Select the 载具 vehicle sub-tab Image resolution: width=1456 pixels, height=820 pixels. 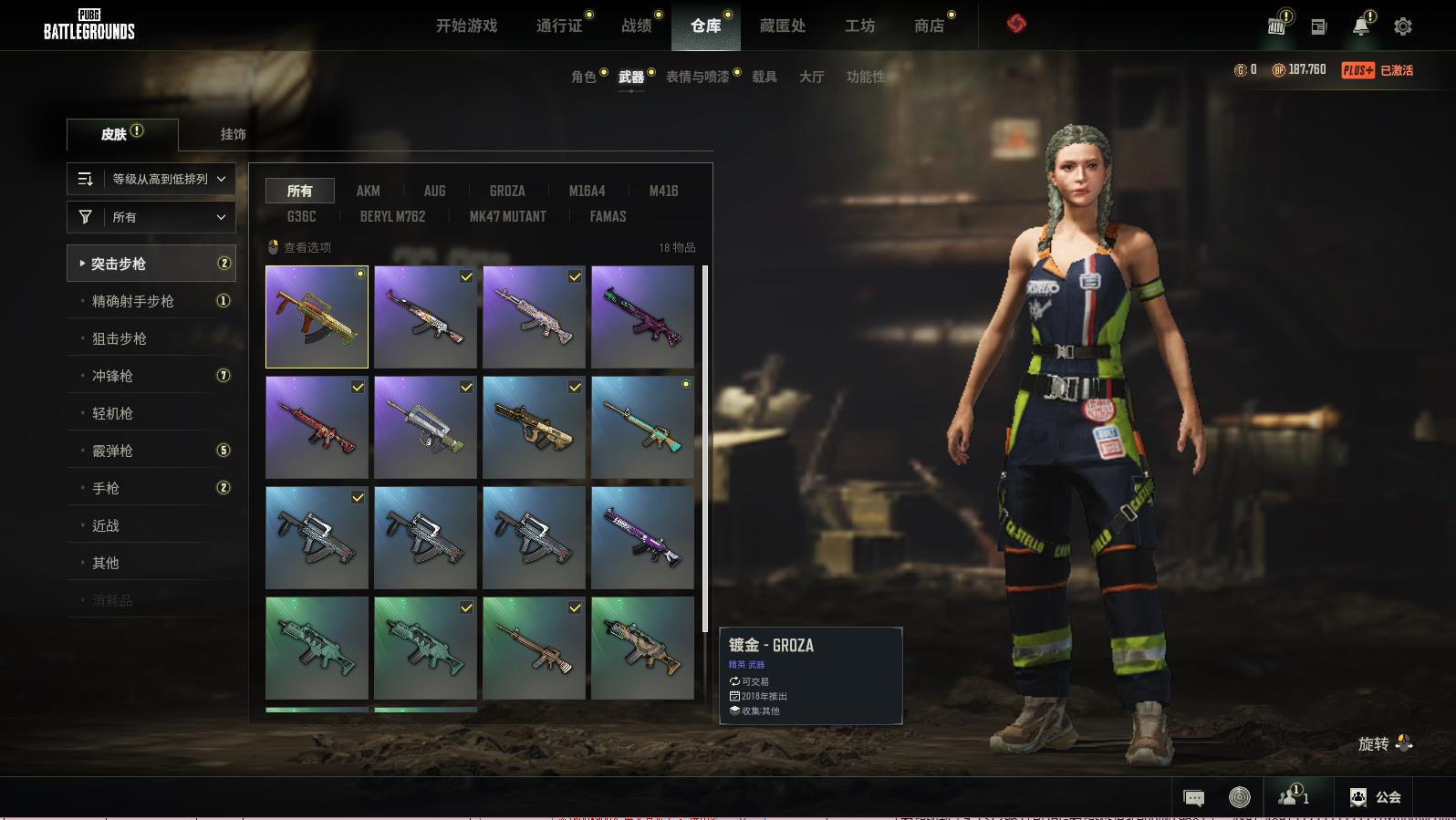[x=764, y=77]
